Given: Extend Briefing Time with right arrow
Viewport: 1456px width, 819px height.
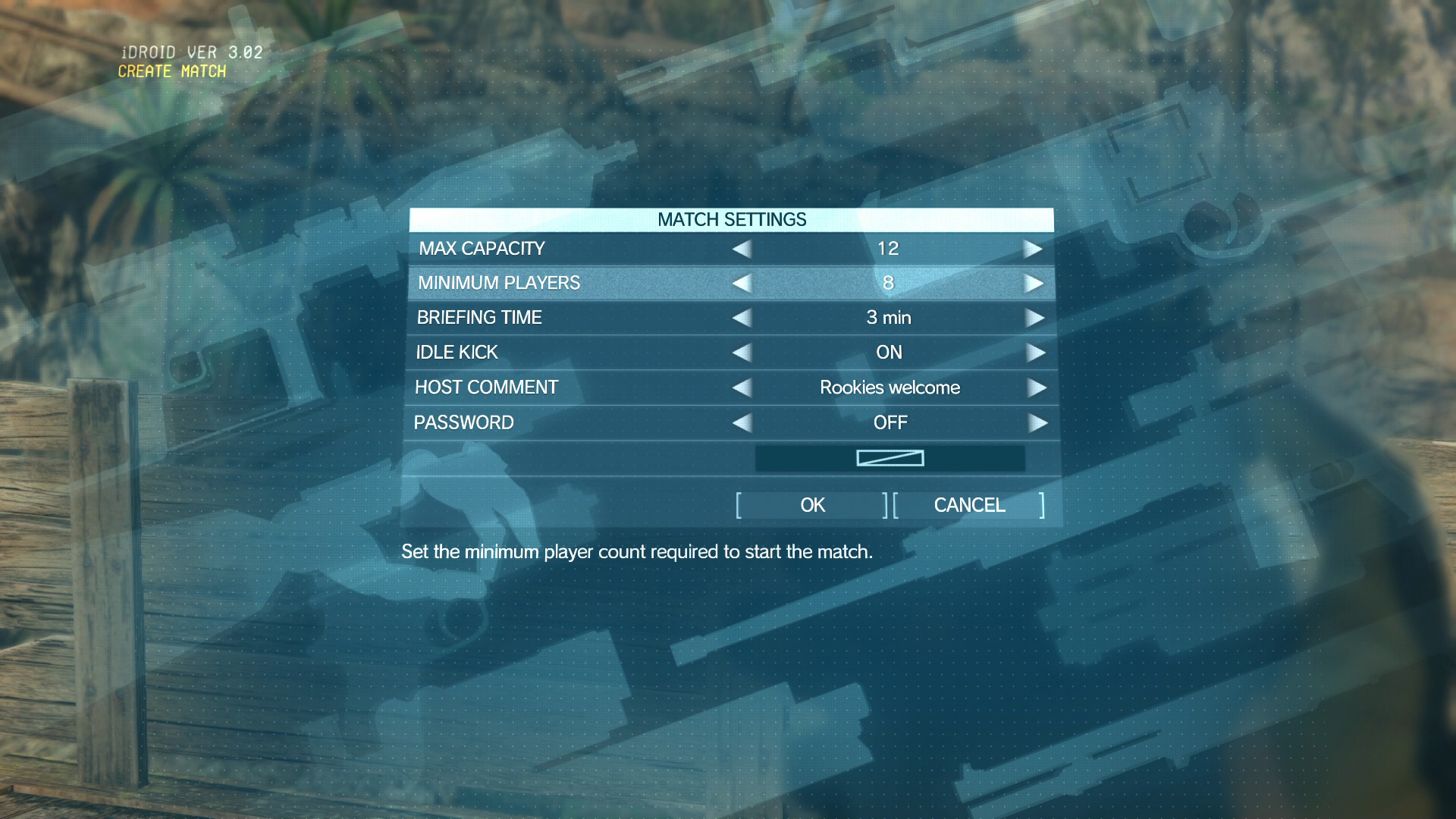Looking at the screenshot, I should (x=1034, y=318).
